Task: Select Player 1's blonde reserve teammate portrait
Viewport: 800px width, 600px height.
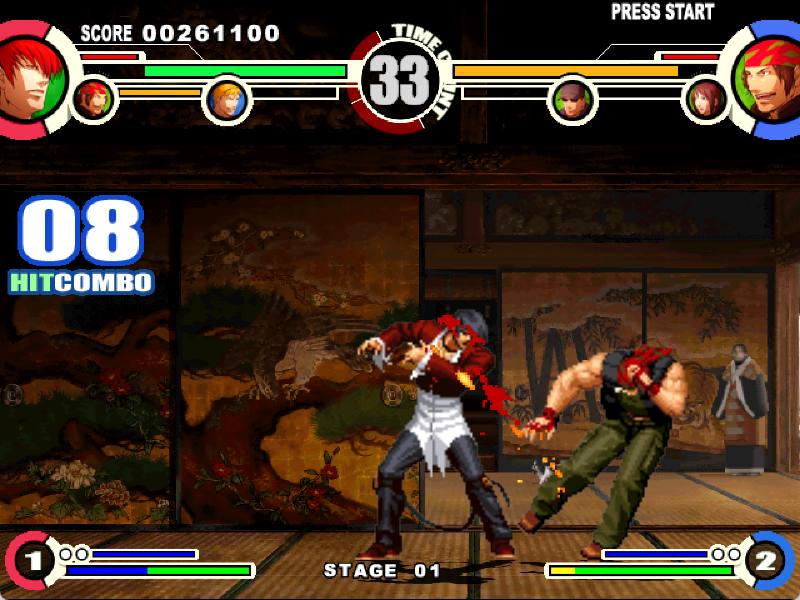Action: [x=226, y=99]
